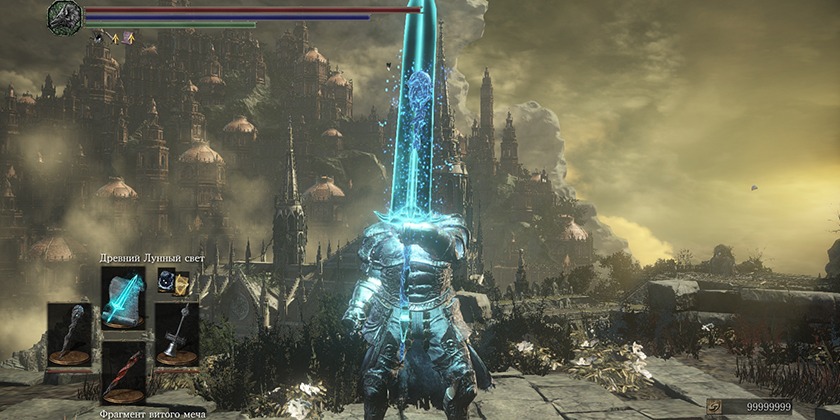Click the covenant emblem beside the status bars
Viewport: 840px width, 420px height.
point(64,18)
